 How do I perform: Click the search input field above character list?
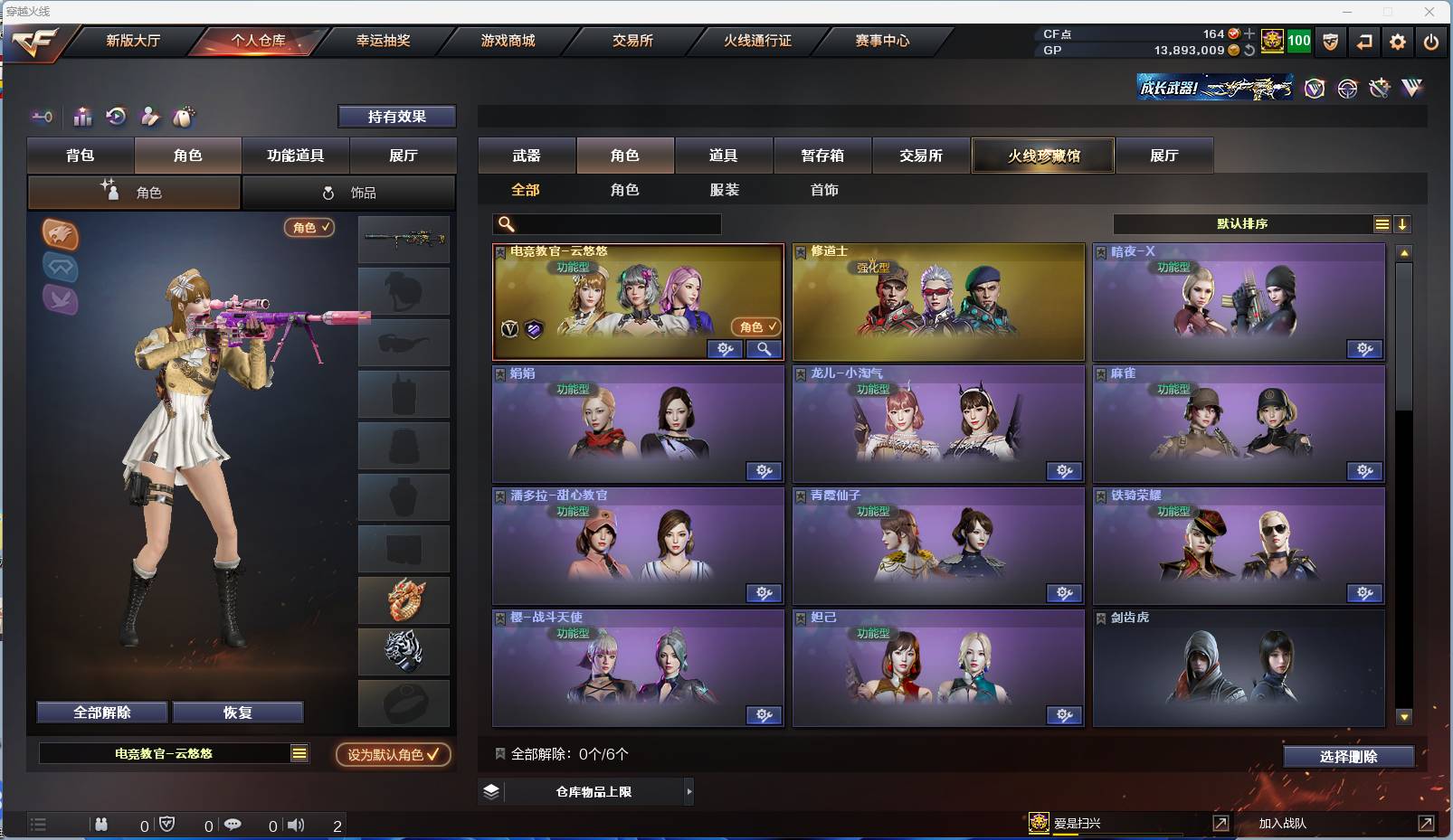coord(606,223)
